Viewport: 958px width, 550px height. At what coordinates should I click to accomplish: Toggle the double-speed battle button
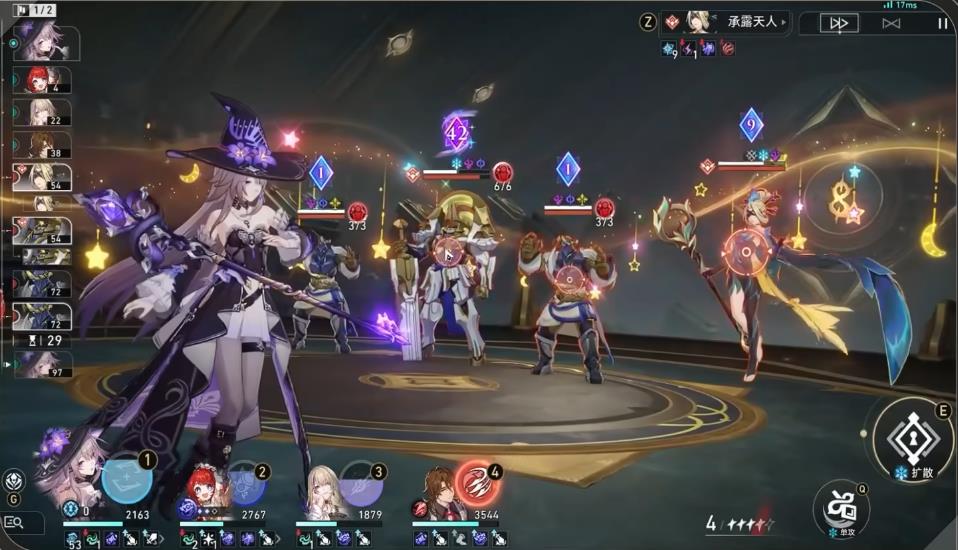click(838, 23)
